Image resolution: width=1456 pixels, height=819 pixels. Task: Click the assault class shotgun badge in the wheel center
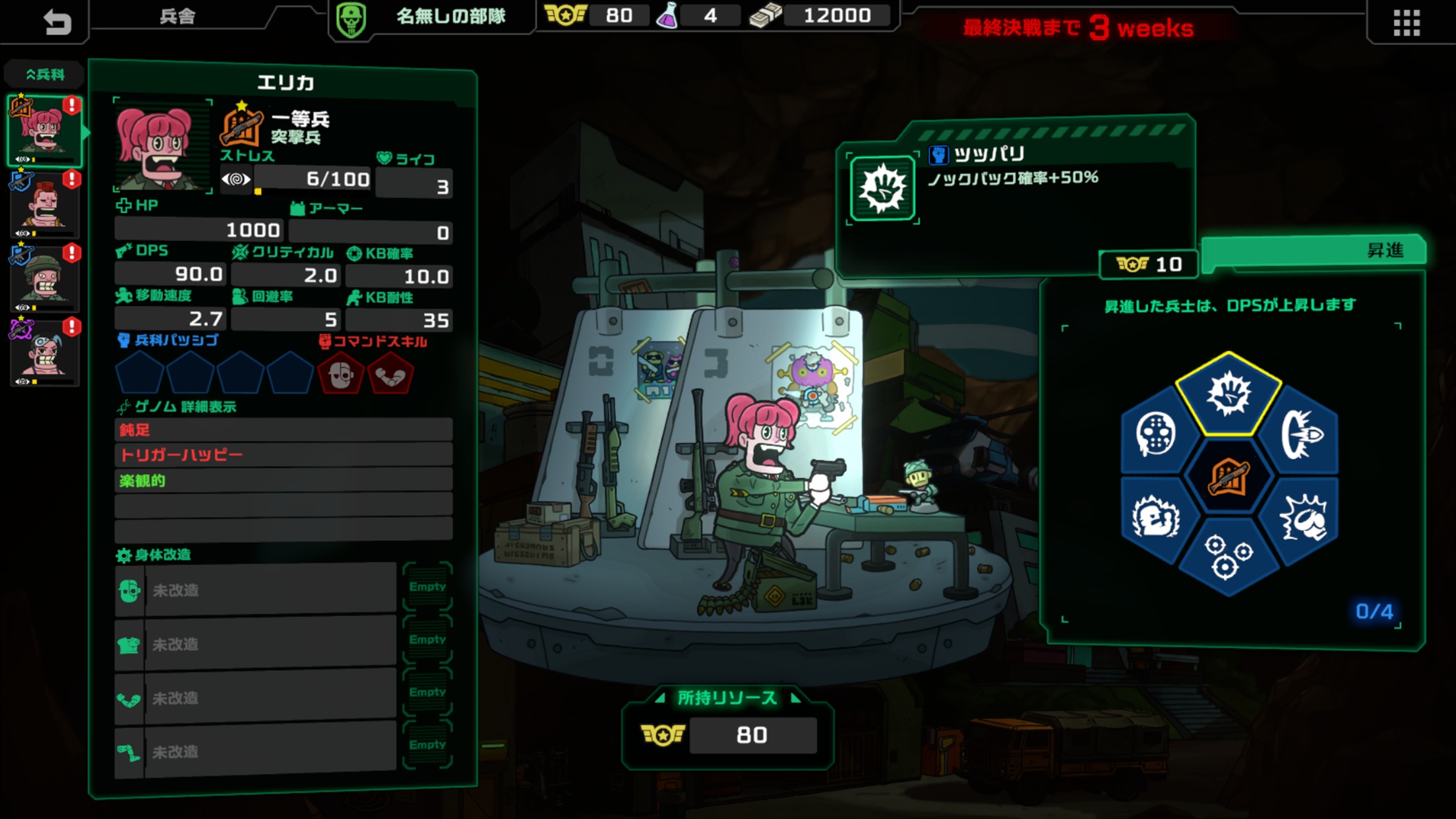[x=1228, y=475]
